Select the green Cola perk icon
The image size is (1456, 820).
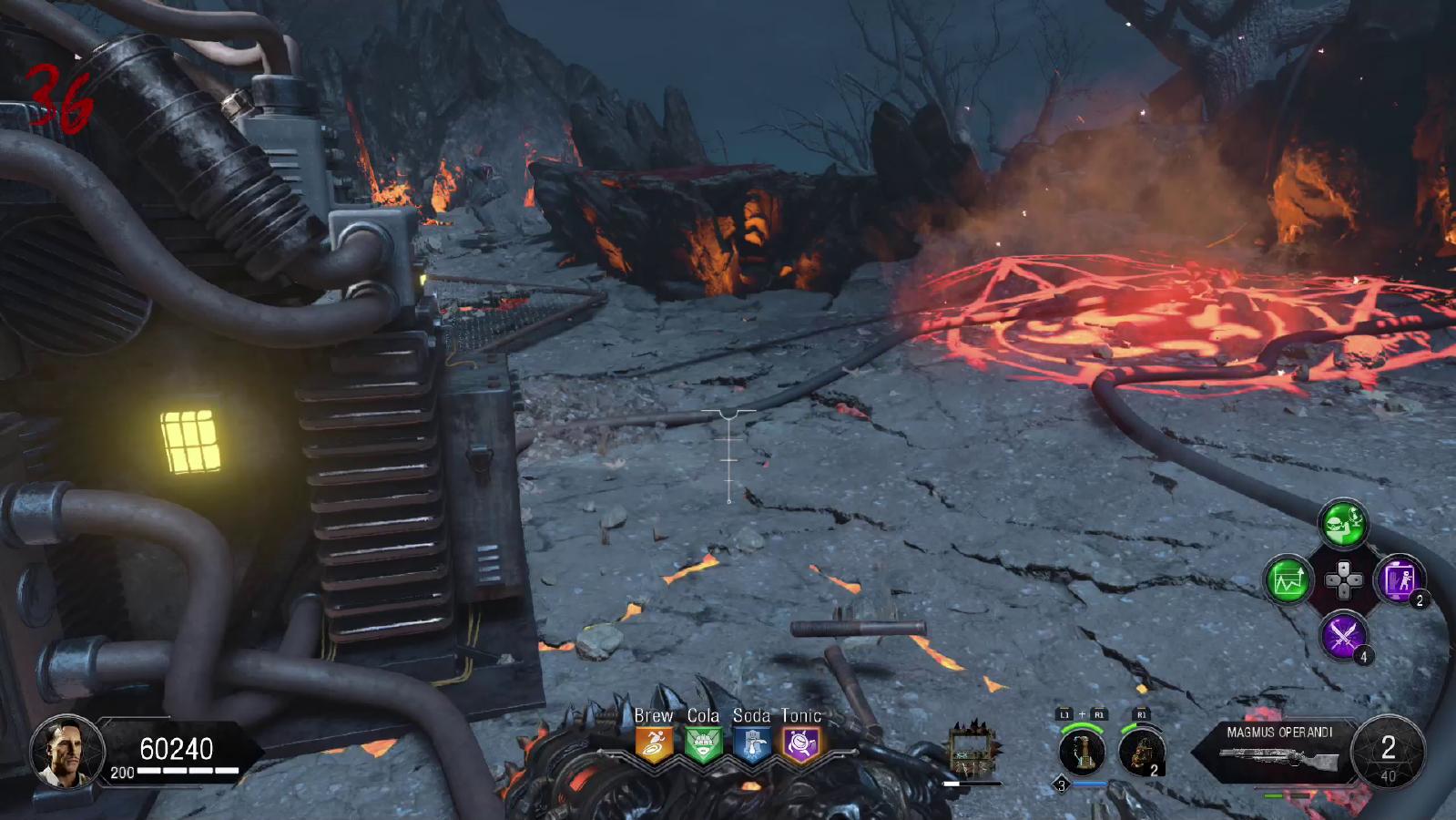703,745
